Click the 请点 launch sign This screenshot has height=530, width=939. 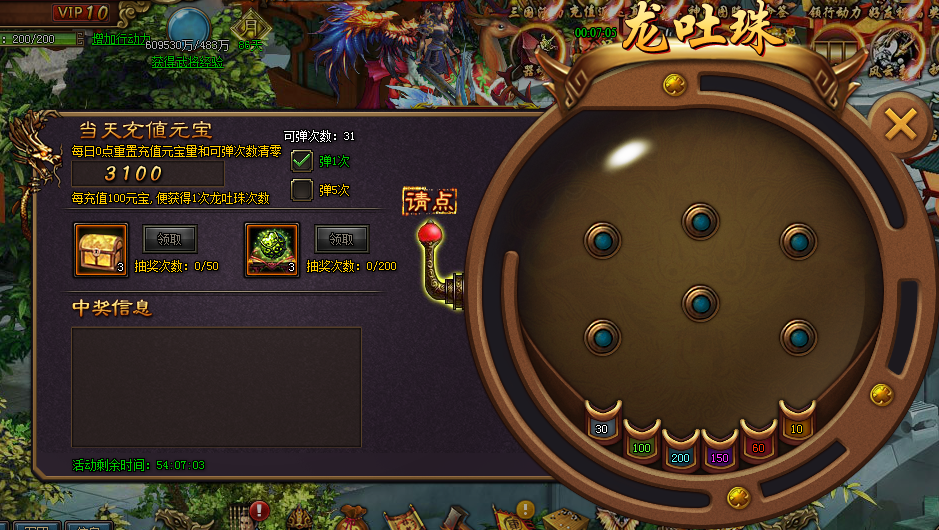tap(430, 201)
